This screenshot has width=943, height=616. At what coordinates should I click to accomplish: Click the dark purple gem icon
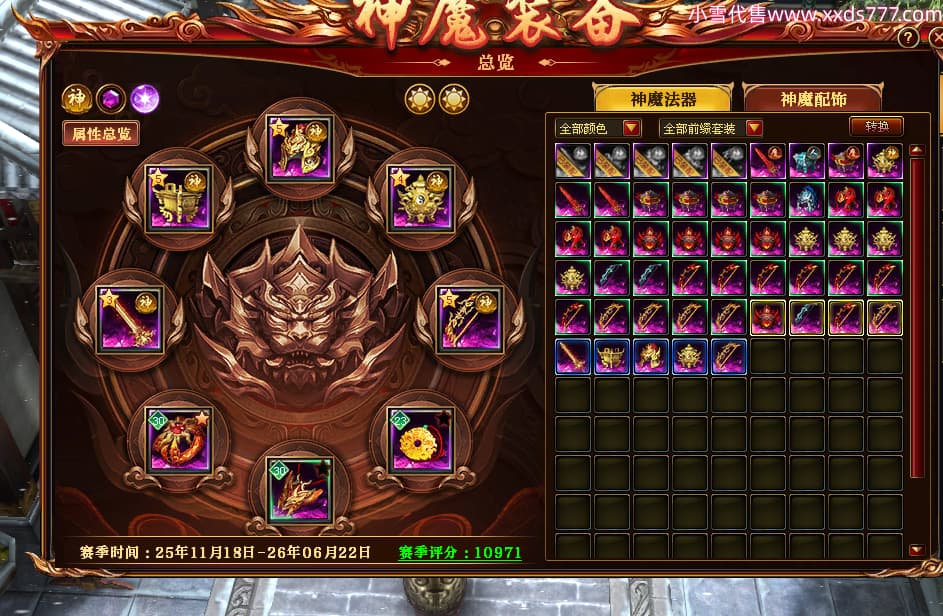click(x=111, y=99)
